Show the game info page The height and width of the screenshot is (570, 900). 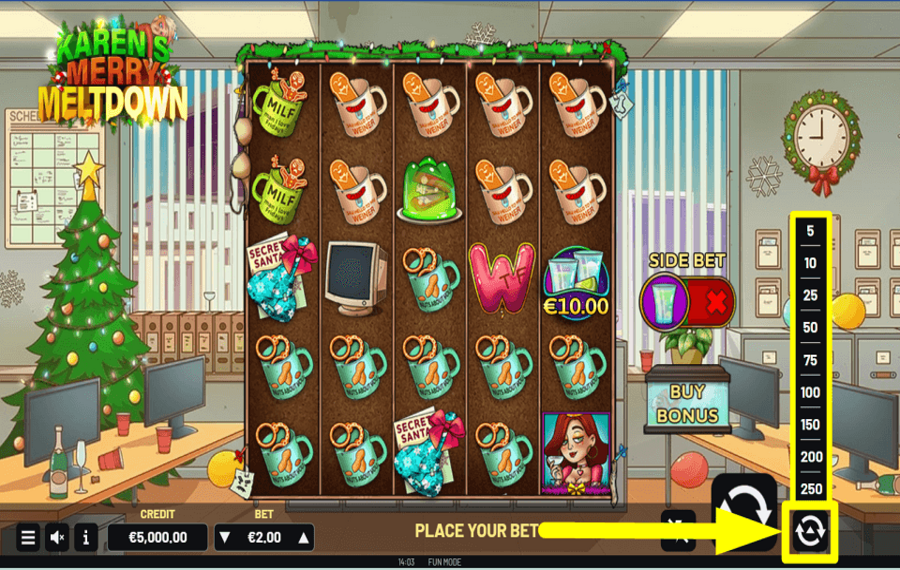86,537
